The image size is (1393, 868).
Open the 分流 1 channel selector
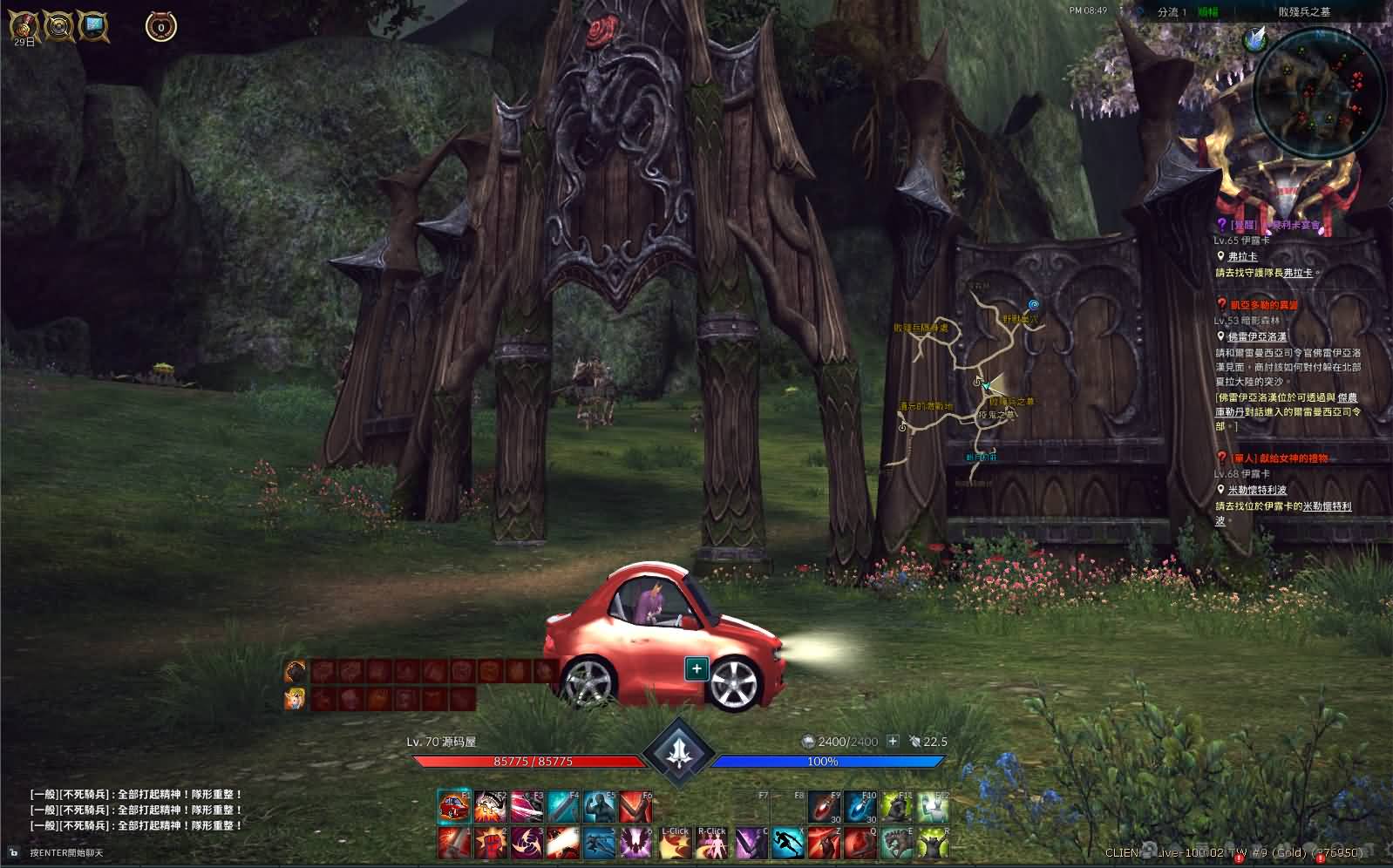point(1172,12)
